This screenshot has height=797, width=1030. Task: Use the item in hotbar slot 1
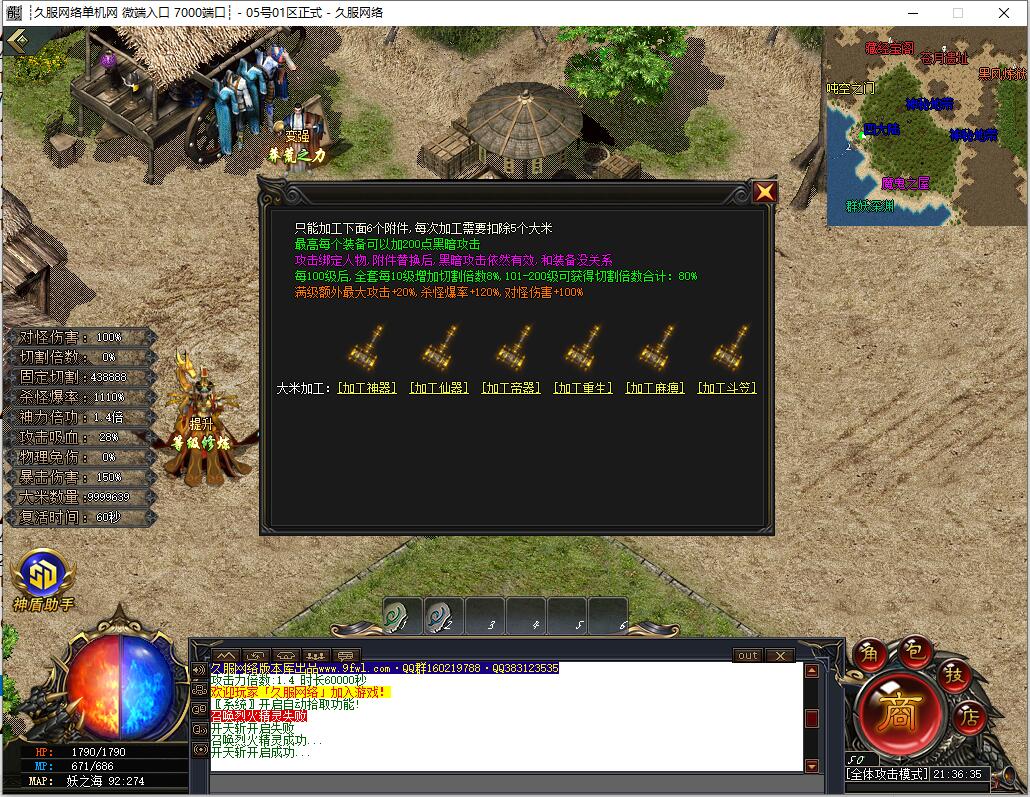[401, 616]
